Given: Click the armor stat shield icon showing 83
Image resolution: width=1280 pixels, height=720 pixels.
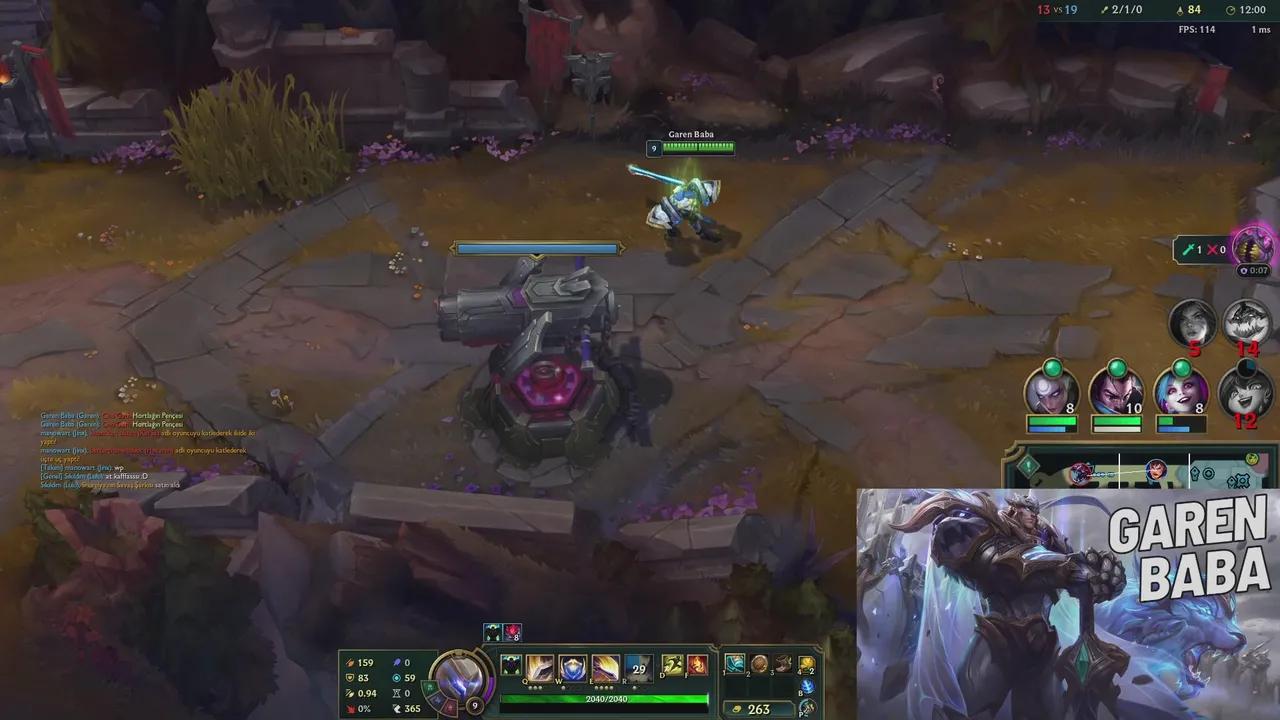Looking at the screenshot, I should click(349, 677).
